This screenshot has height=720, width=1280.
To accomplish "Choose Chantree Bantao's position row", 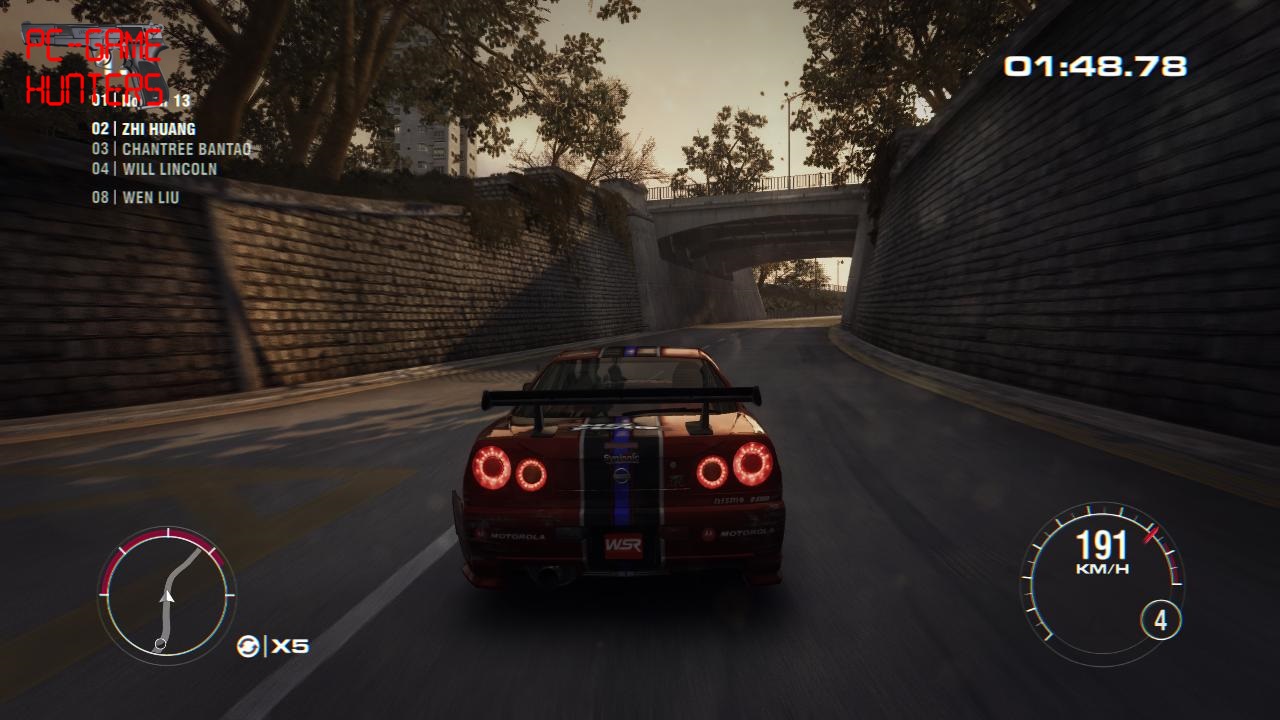I will [x=171, y=149].
